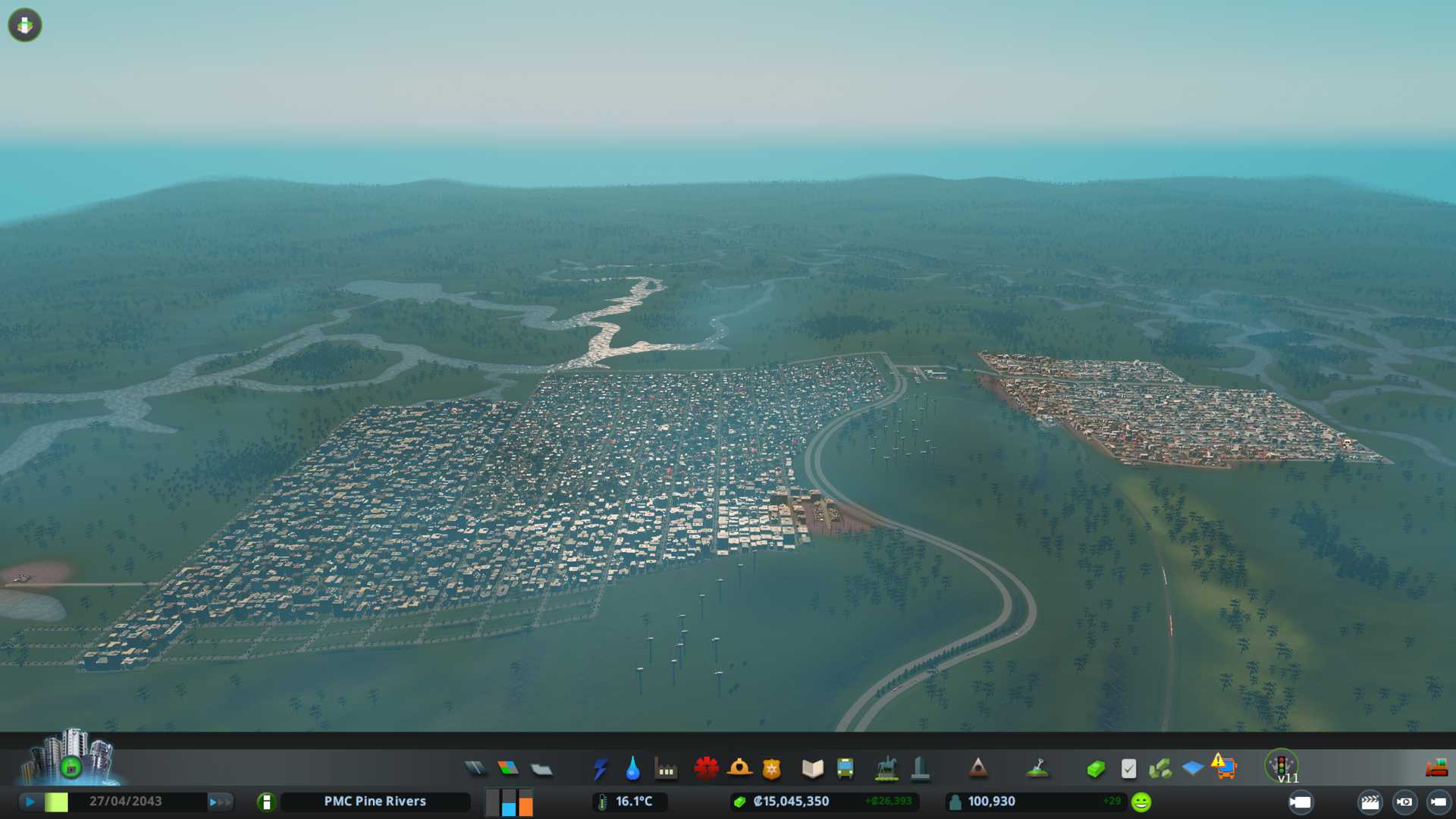The height and width of the screenshot is (819, 1456).
Task: Open the Healthcare red cross menu
Action: [x=706, y=769]
